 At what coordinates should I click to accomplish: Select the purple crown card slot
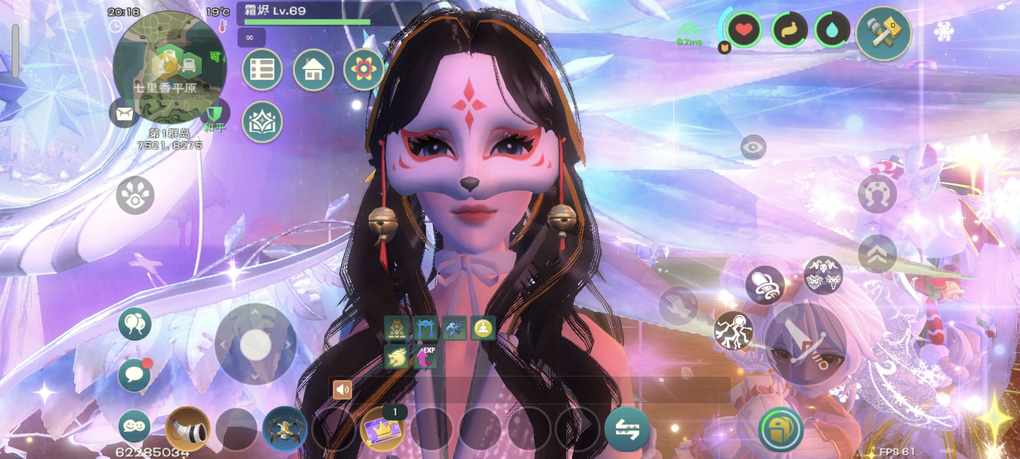(381, 429)
